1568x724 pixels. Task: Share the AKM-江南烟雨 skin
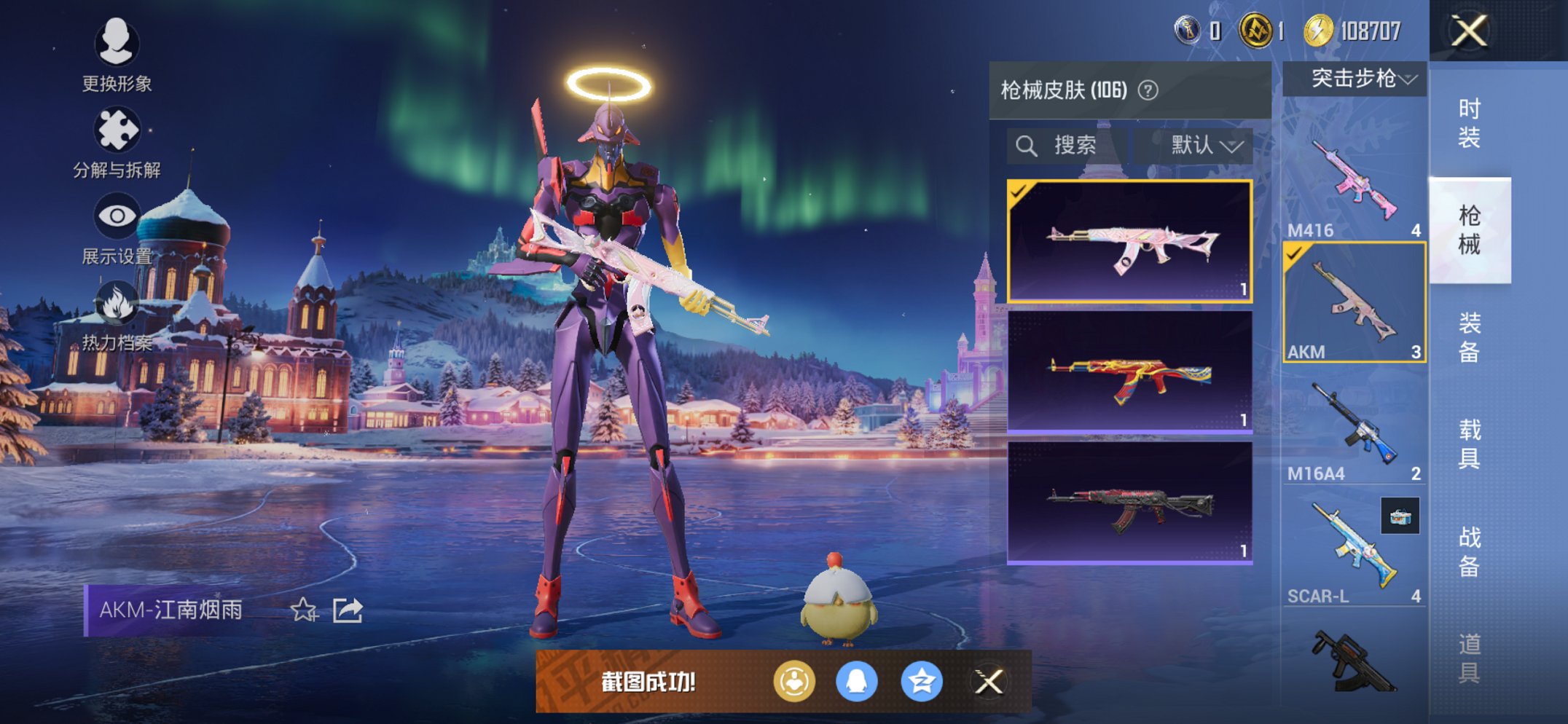click(348, 610)
